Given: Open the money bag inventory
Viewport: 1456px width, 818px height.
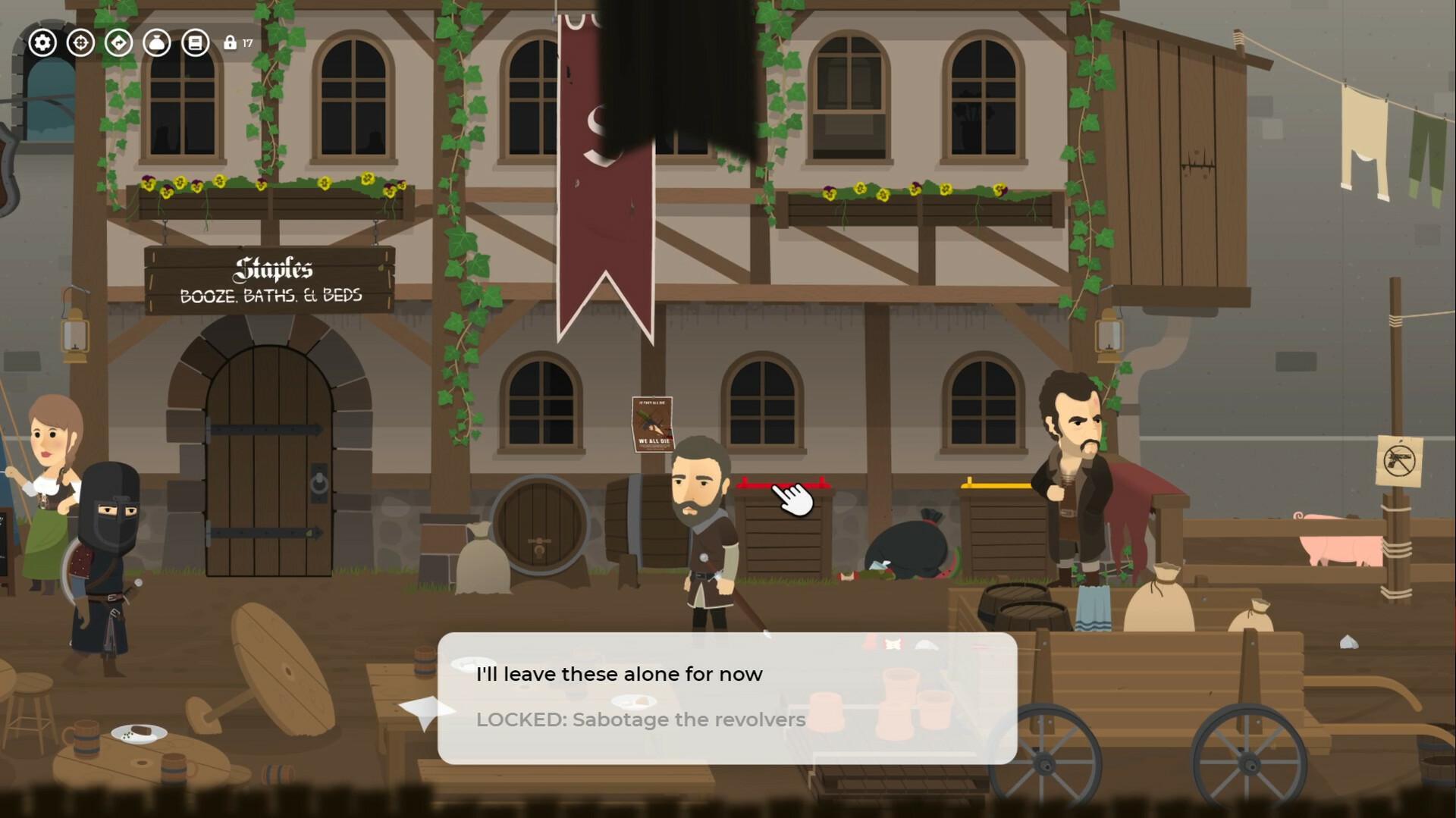Looking at the screenshot, I should 157,43.
